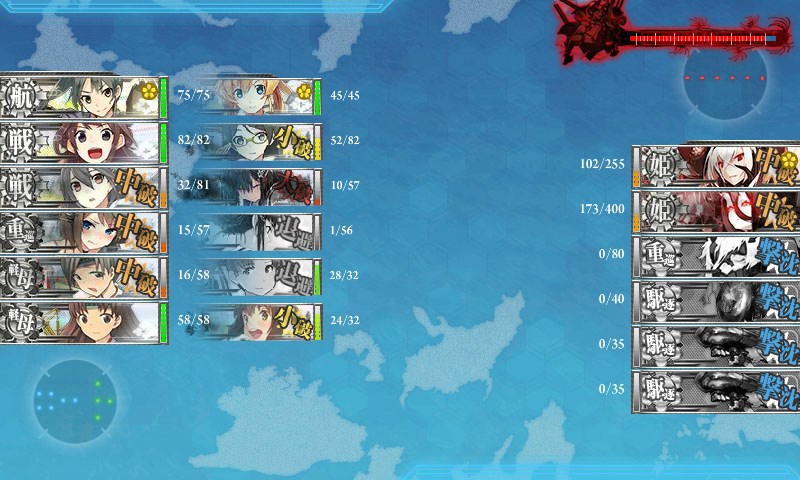Click the escort ship banner at 24/32 HP
800x480 pixels.
point(258,322)
